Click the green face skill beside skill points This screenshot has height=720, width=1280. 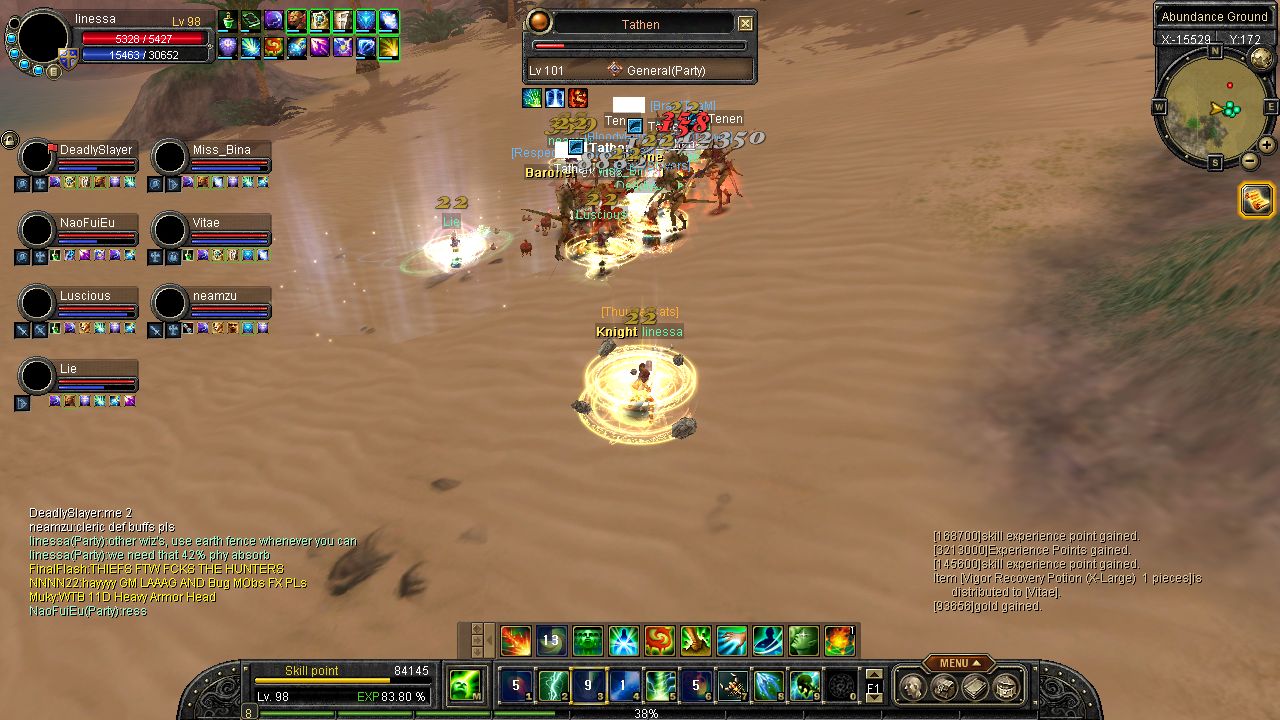(x=464, y=685)
